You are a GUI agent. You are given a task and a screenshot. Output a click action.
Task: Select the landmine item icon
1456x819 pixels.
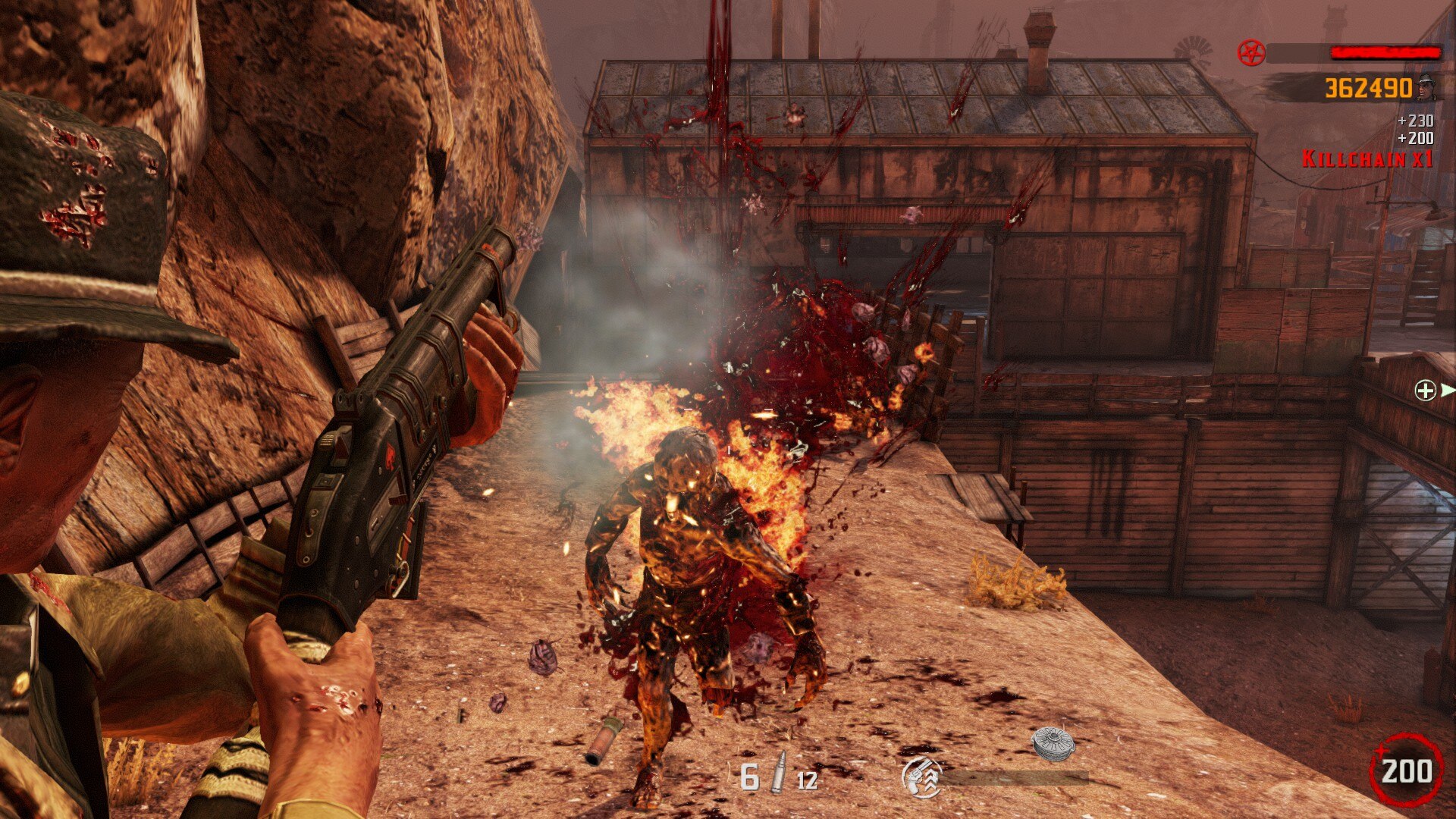pos(1053,742)
